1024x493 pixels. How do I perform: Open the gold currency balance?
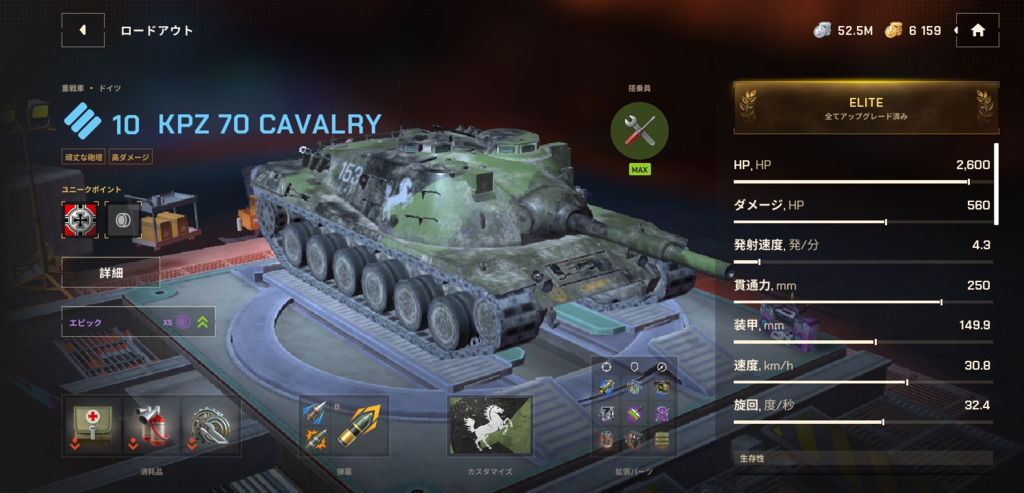pos(913,30)
